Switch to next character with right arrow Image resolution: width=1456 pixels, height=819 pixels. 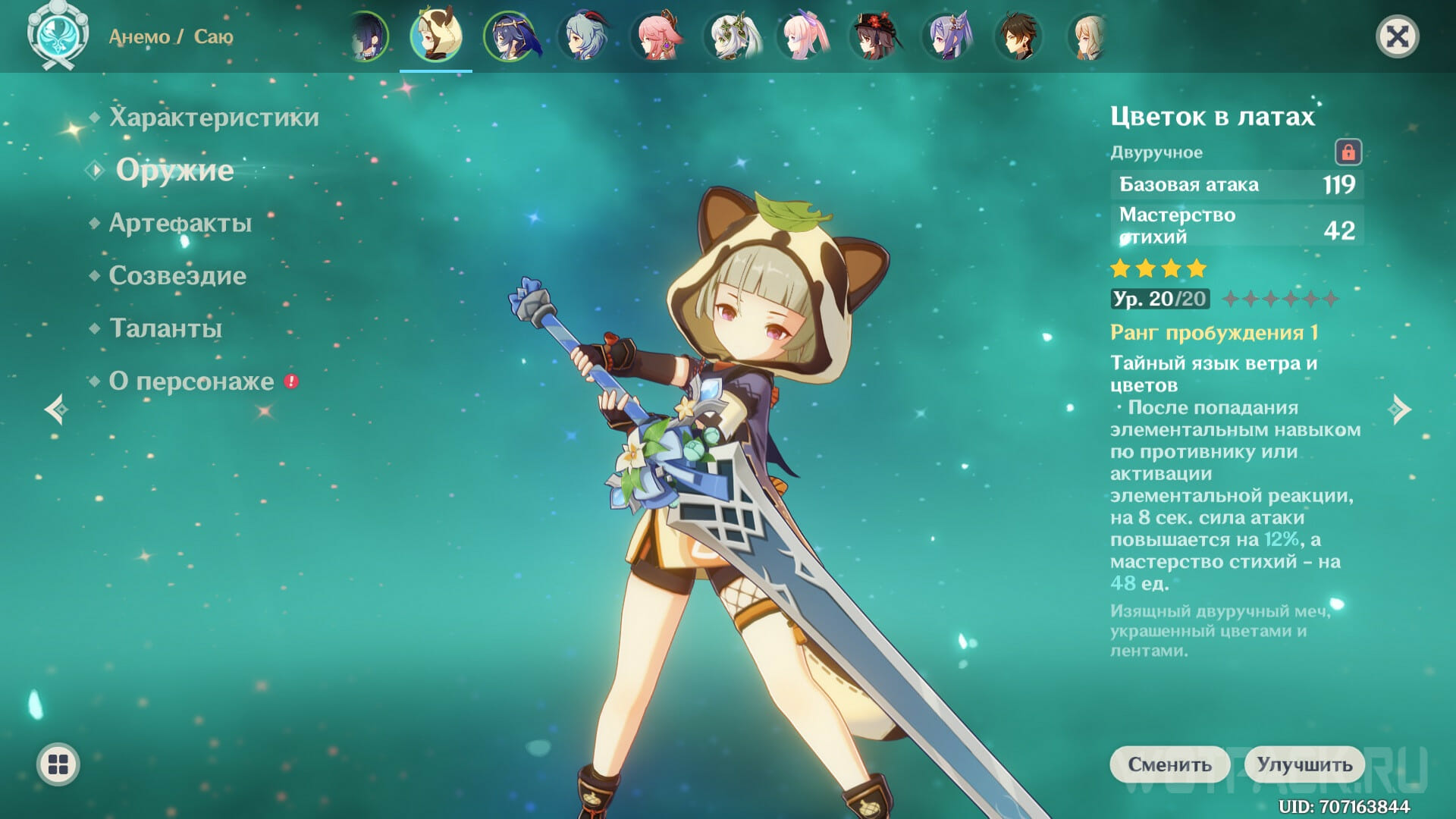coord(1401,409)
